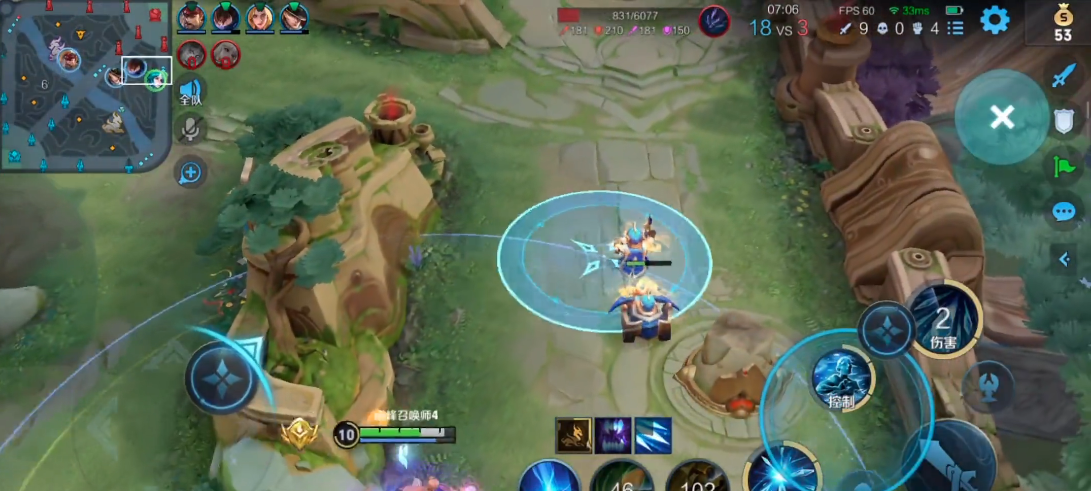Tap the sword attack signal icon
Image resolution: width=1091 pixels, height=491 pixels.
click(x=1063, y=76)
